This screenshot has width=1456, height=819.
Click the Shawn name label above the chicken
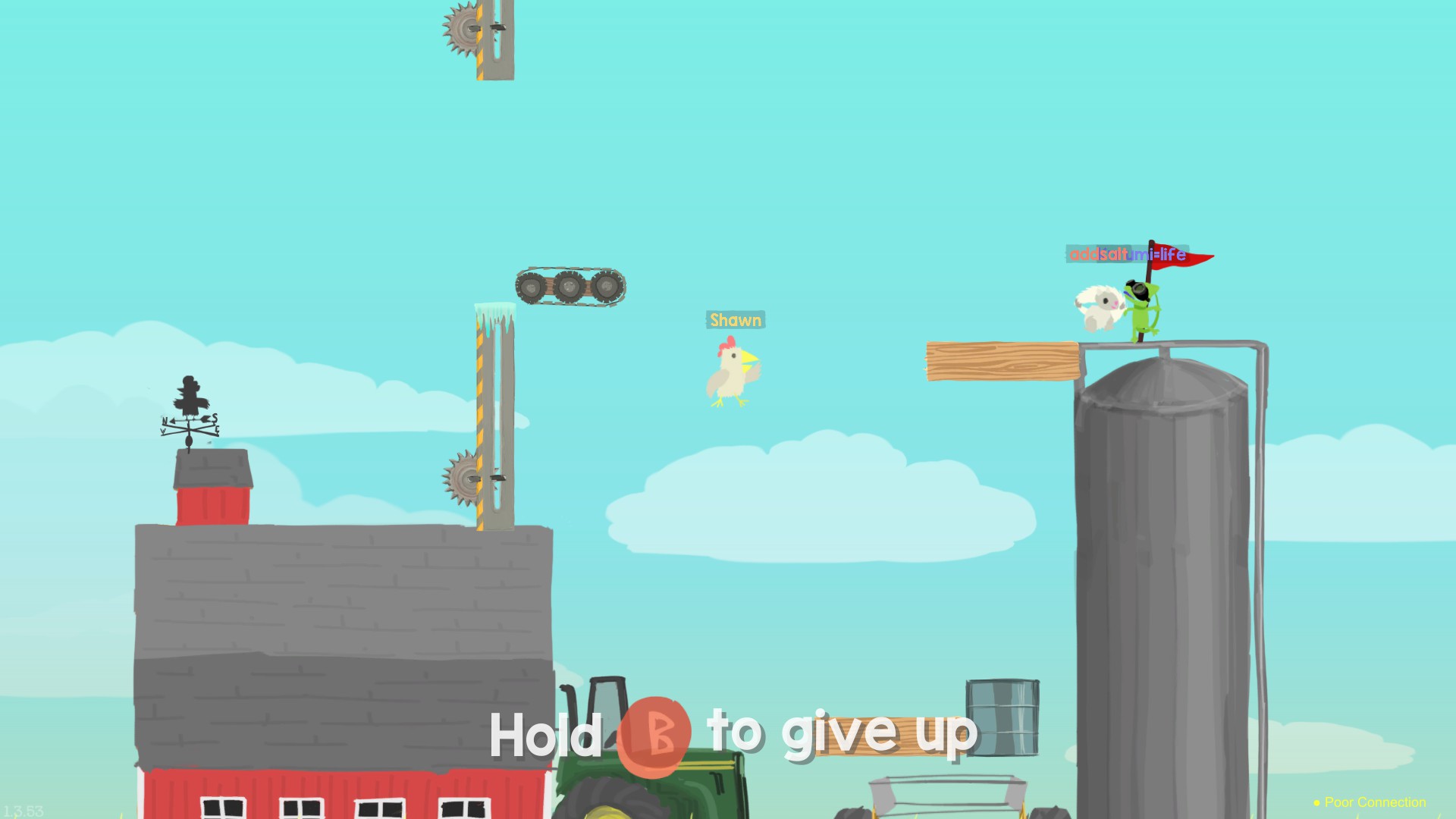(x=736, y=319)
